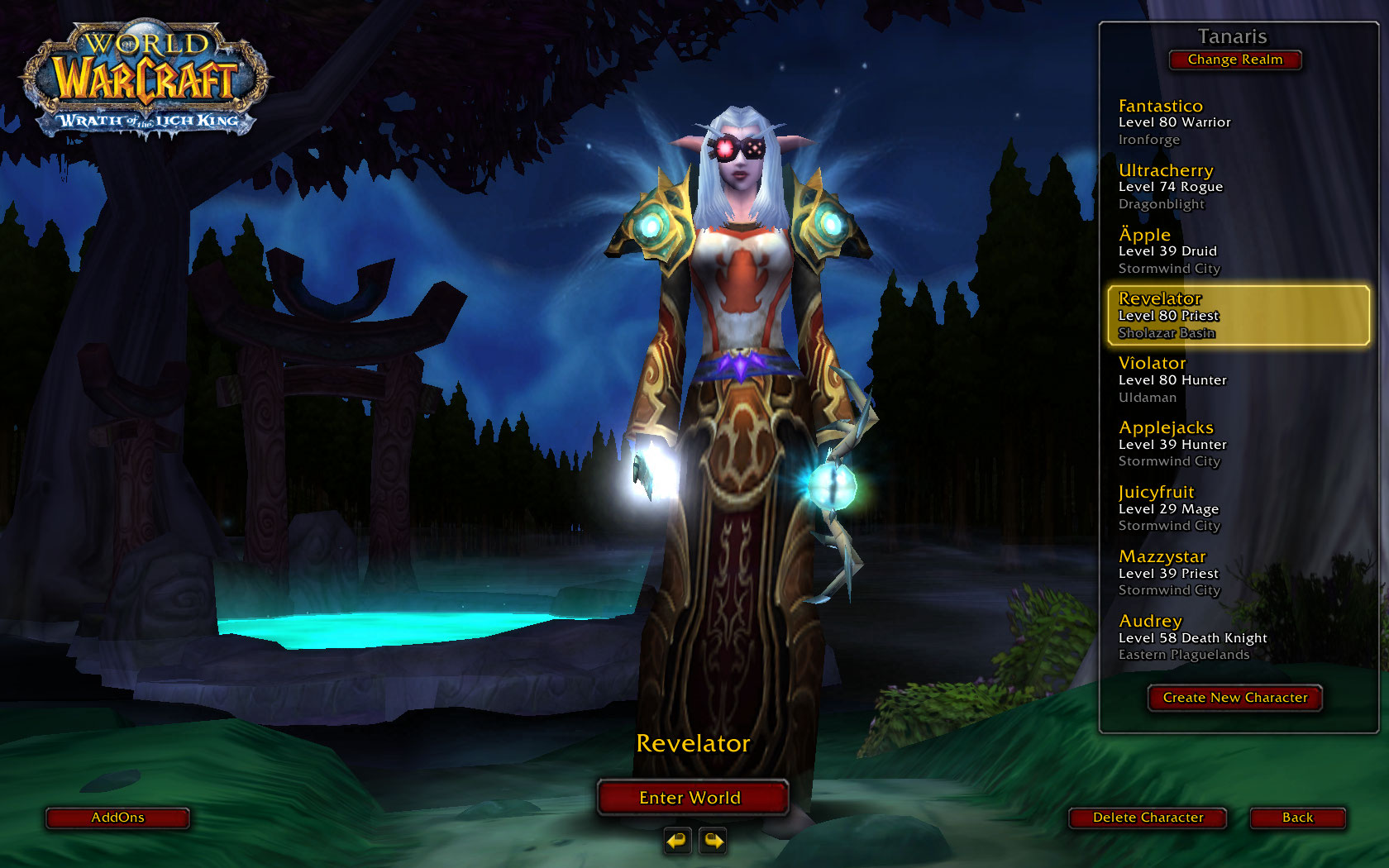
Task: Click the Delete Character button
Action: (1148, 818)
